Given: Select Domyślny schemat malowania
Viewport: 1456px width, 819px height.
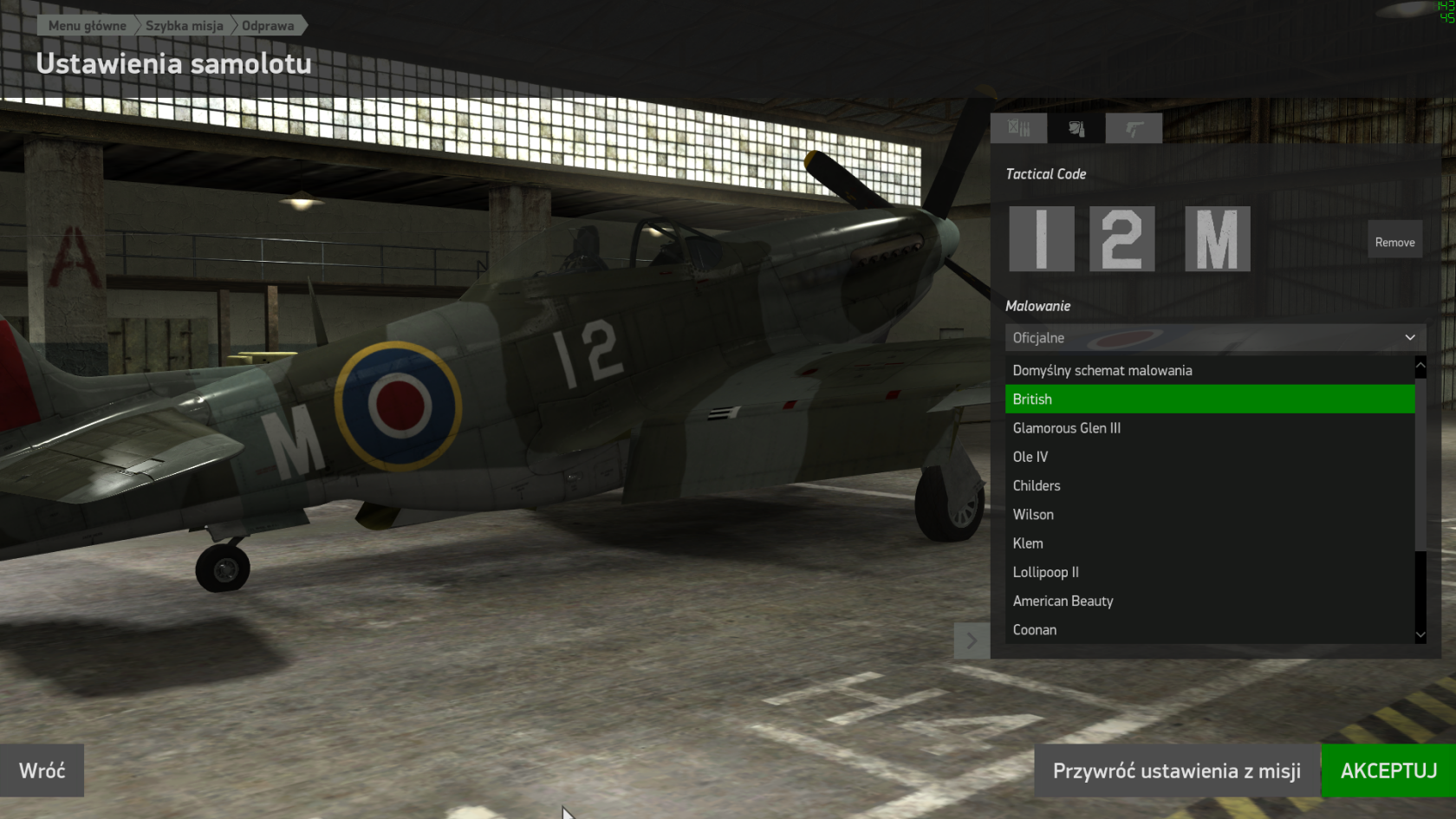Looking at the screenshot, I should 1102,371.
